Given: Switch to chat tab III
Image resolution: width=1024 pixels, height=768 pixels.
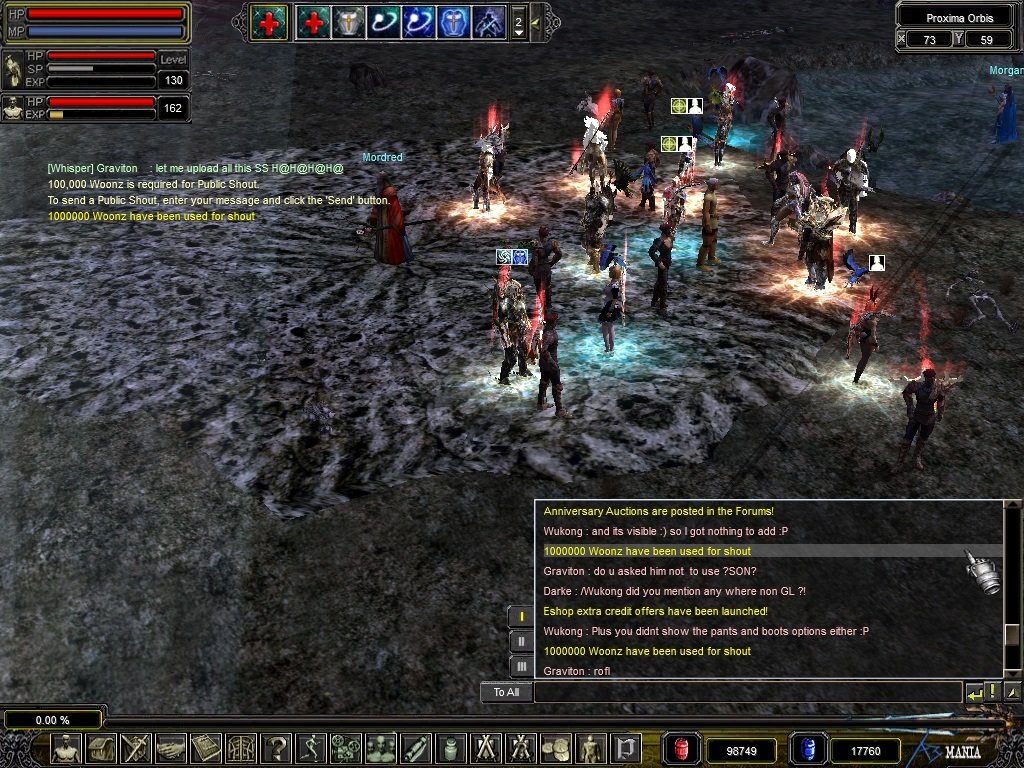Looking at the screenshot, I should point(521,665).
